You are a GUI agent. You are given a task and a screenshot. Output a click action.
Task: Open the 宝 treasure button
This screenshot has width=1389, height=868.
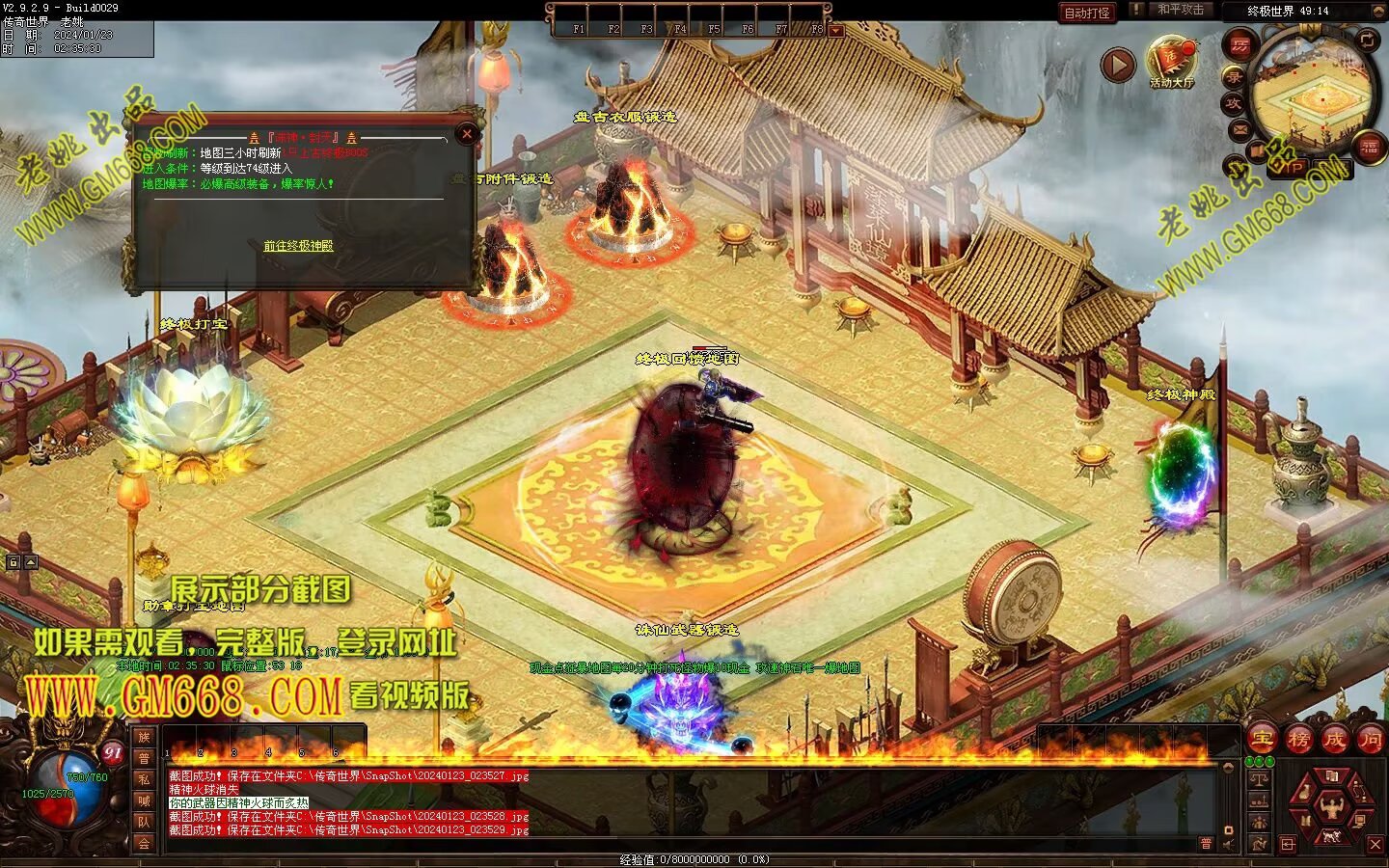[x=1263, y=739]
